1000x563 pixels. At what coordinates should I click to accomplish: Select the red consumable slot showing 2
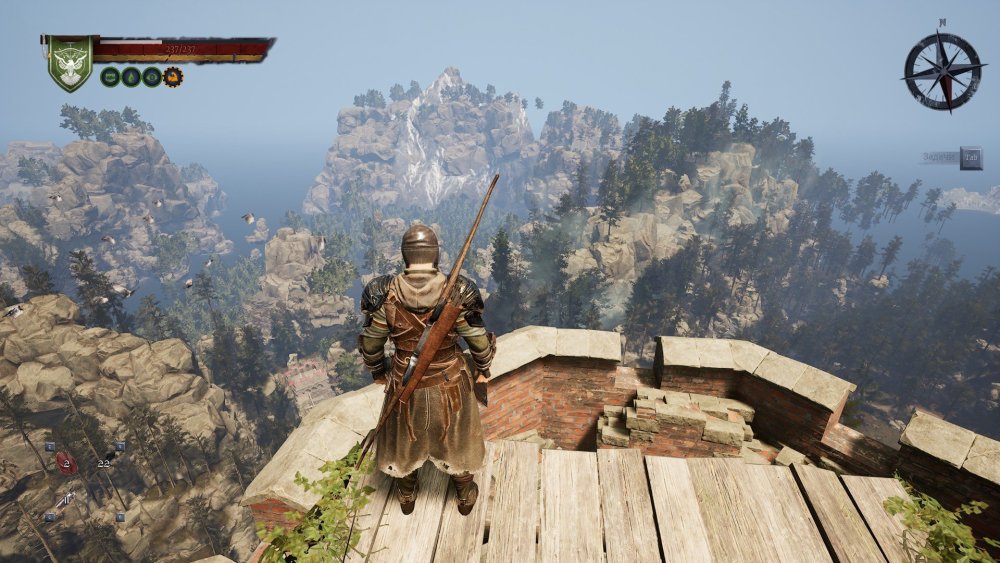(65, 463)
